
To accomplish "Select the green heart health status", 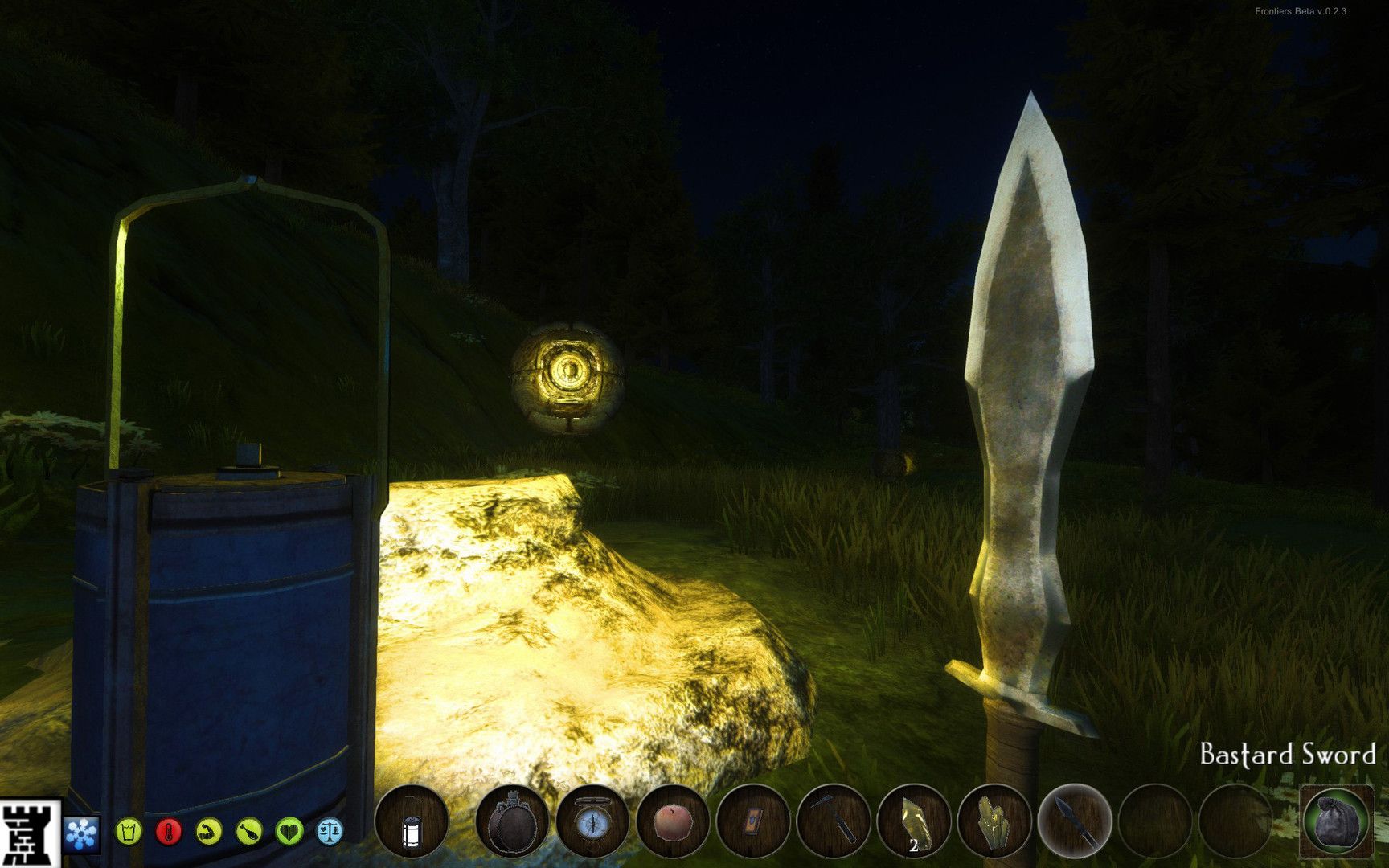I will point(289,831).
